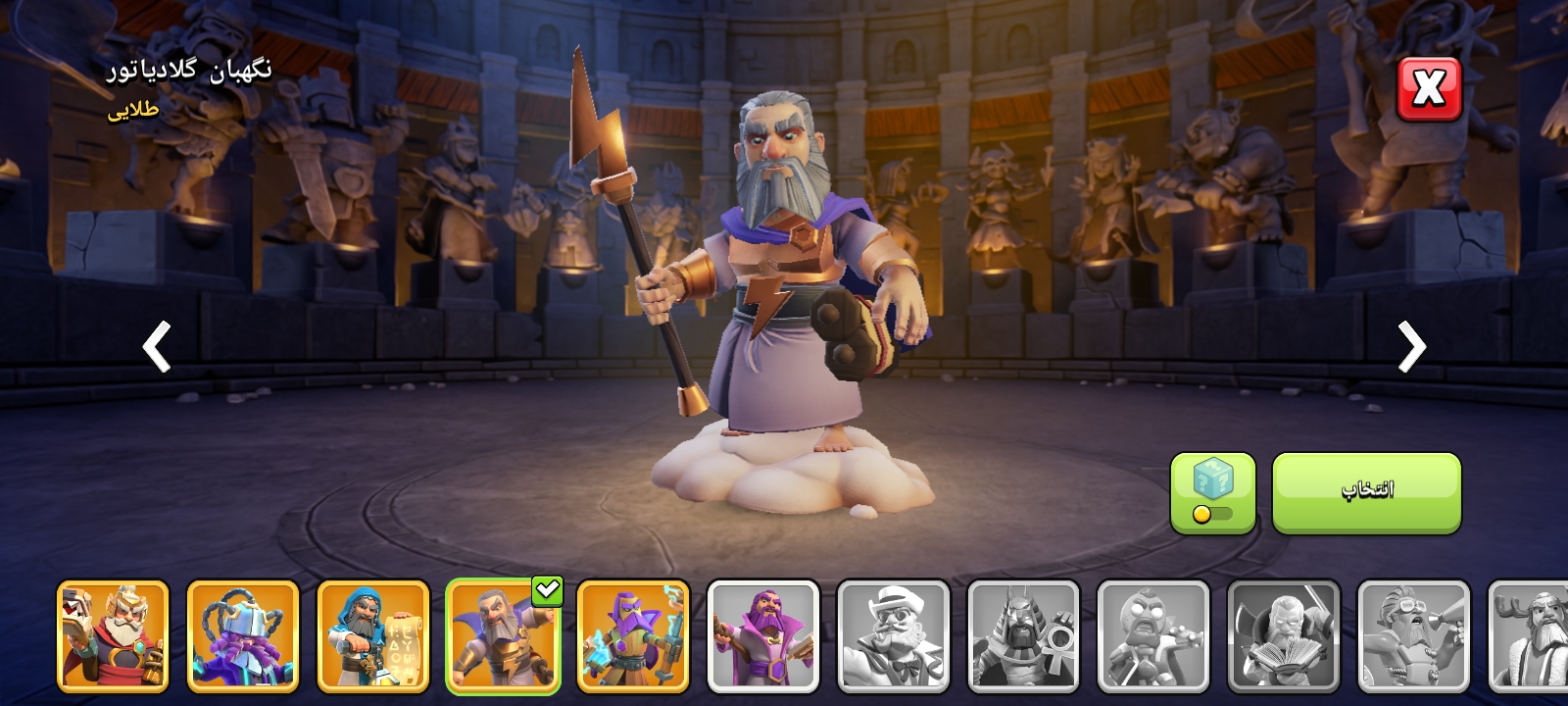
Task: Toggle the random skin cube button
Action: [1212, 492]
